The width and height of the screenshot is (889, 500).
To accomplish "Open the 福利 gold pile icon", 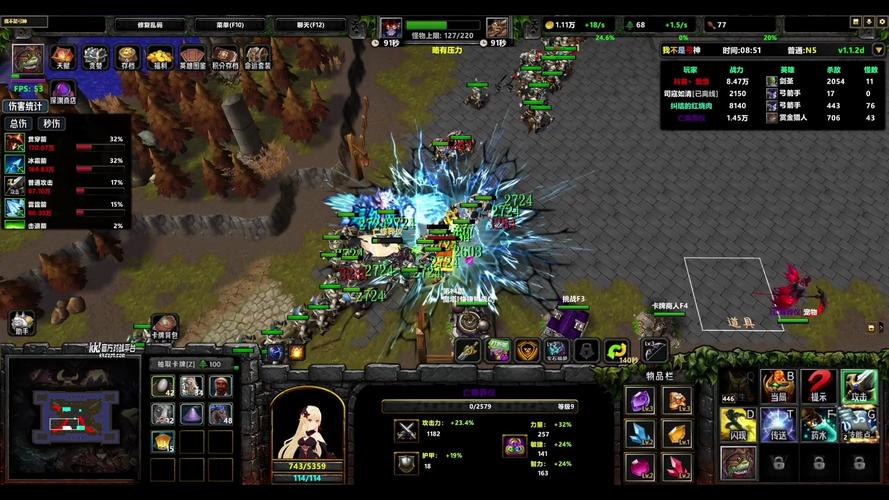I will point(159,58).
